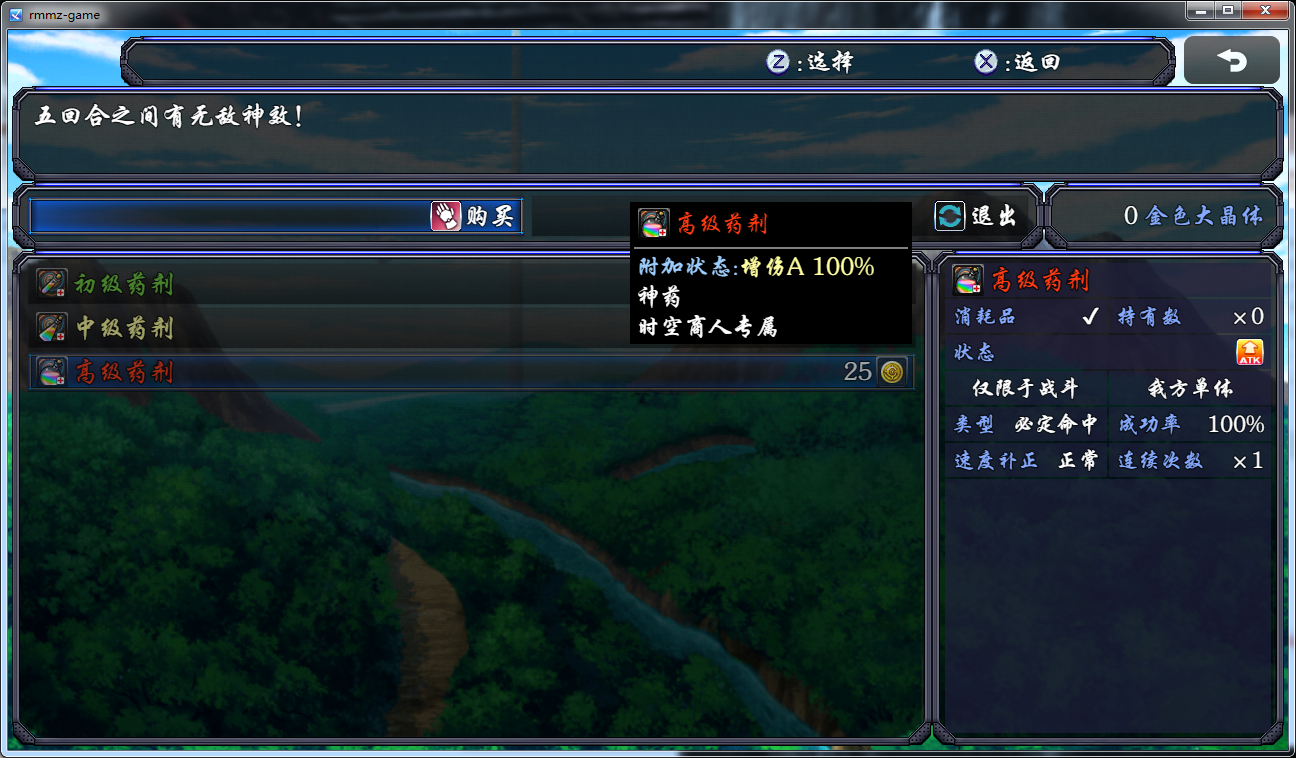Screen dimensions: 1296x758
Task: Select the 购买 (Buy) command
Action: (473, 216)
